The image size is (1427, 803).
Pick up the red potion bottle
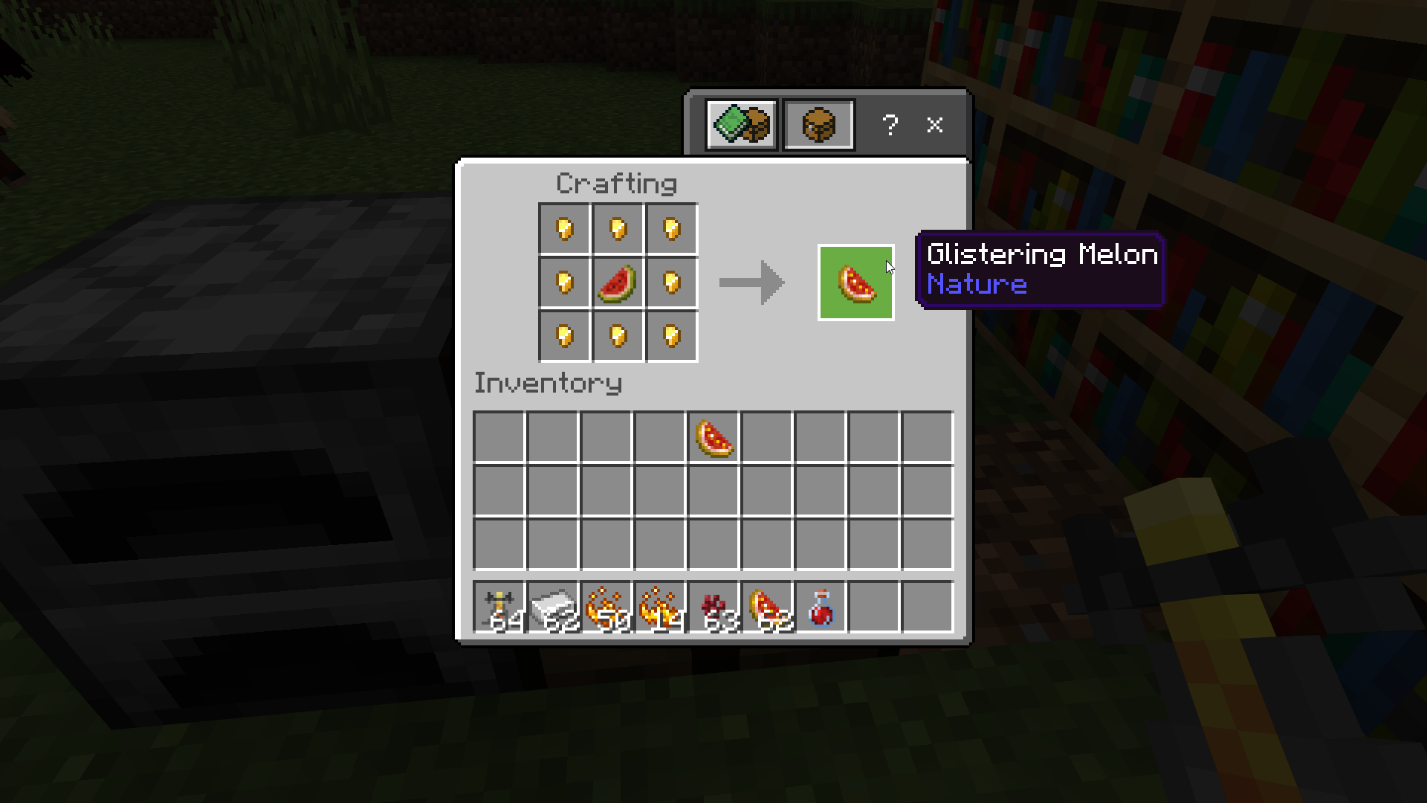tap(821, 608)
